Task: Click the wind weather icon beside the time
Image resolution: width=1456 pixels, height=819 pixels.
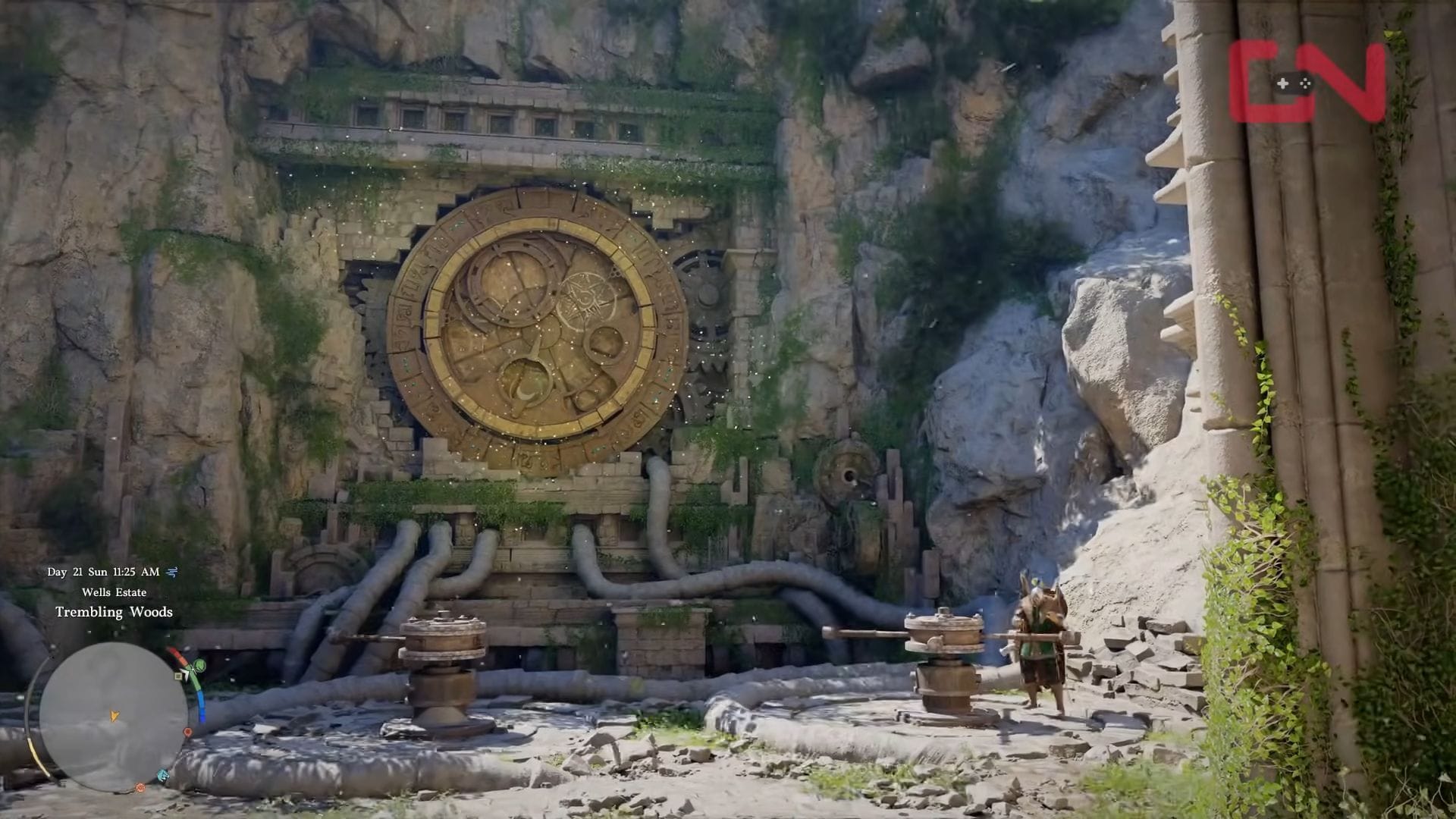Action: coord(171,572)
